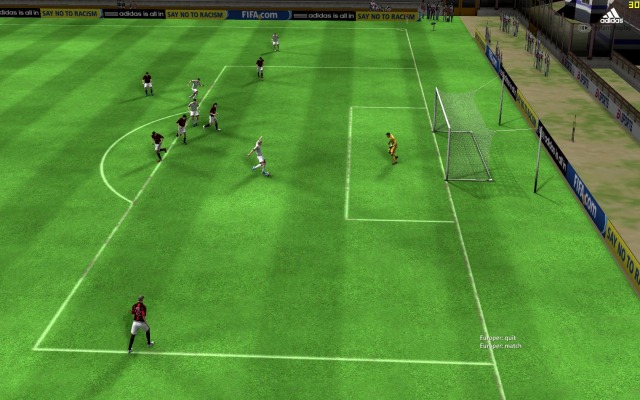Select the "Europe: quit" chat message
This screenshot has height=400, width=640.
[497, 338]
